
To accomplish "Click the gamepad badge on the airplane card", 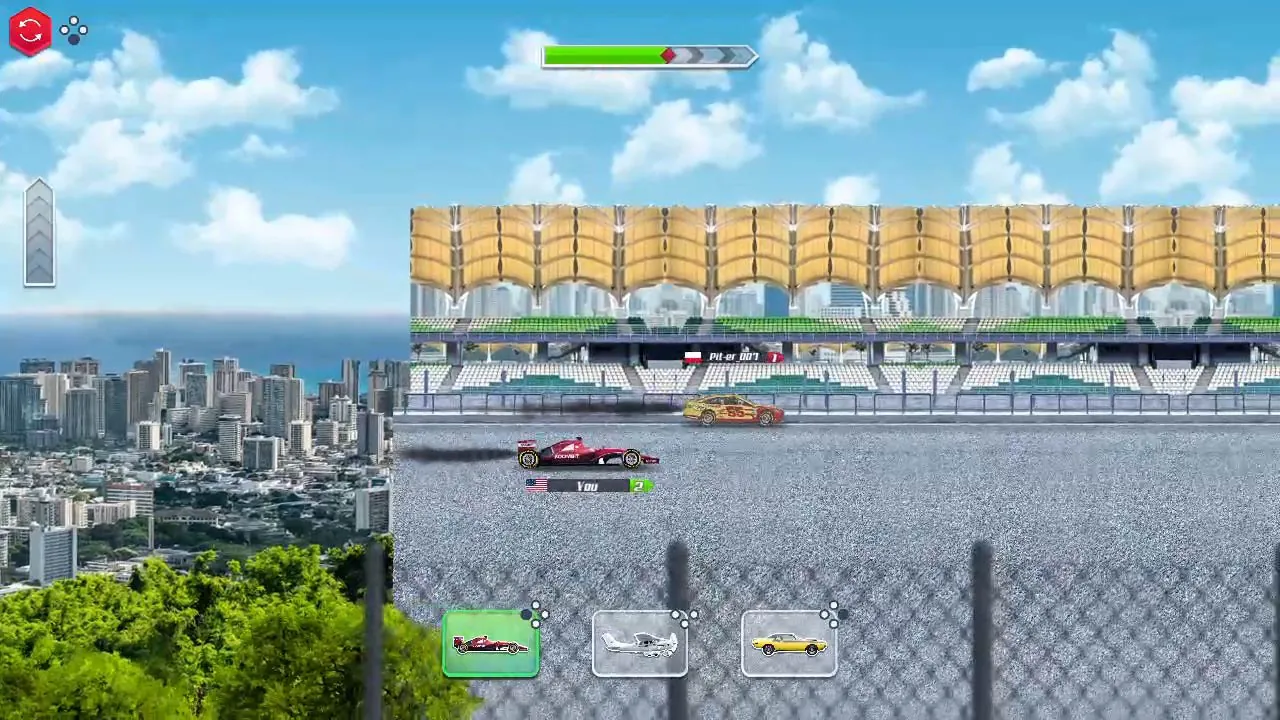I will tap(686, 620).
